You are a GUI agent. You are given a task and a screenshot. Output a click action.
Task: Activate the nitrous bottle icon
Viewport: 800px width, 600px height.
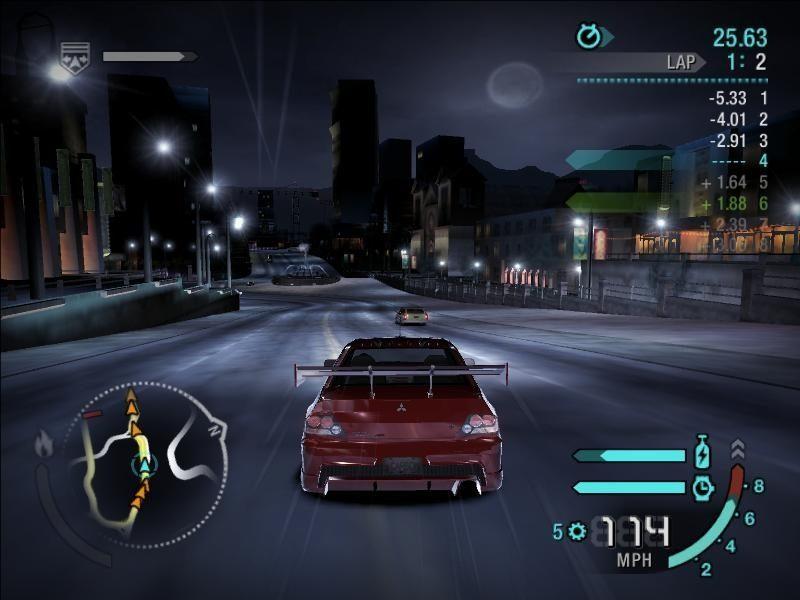pos(703,455)
